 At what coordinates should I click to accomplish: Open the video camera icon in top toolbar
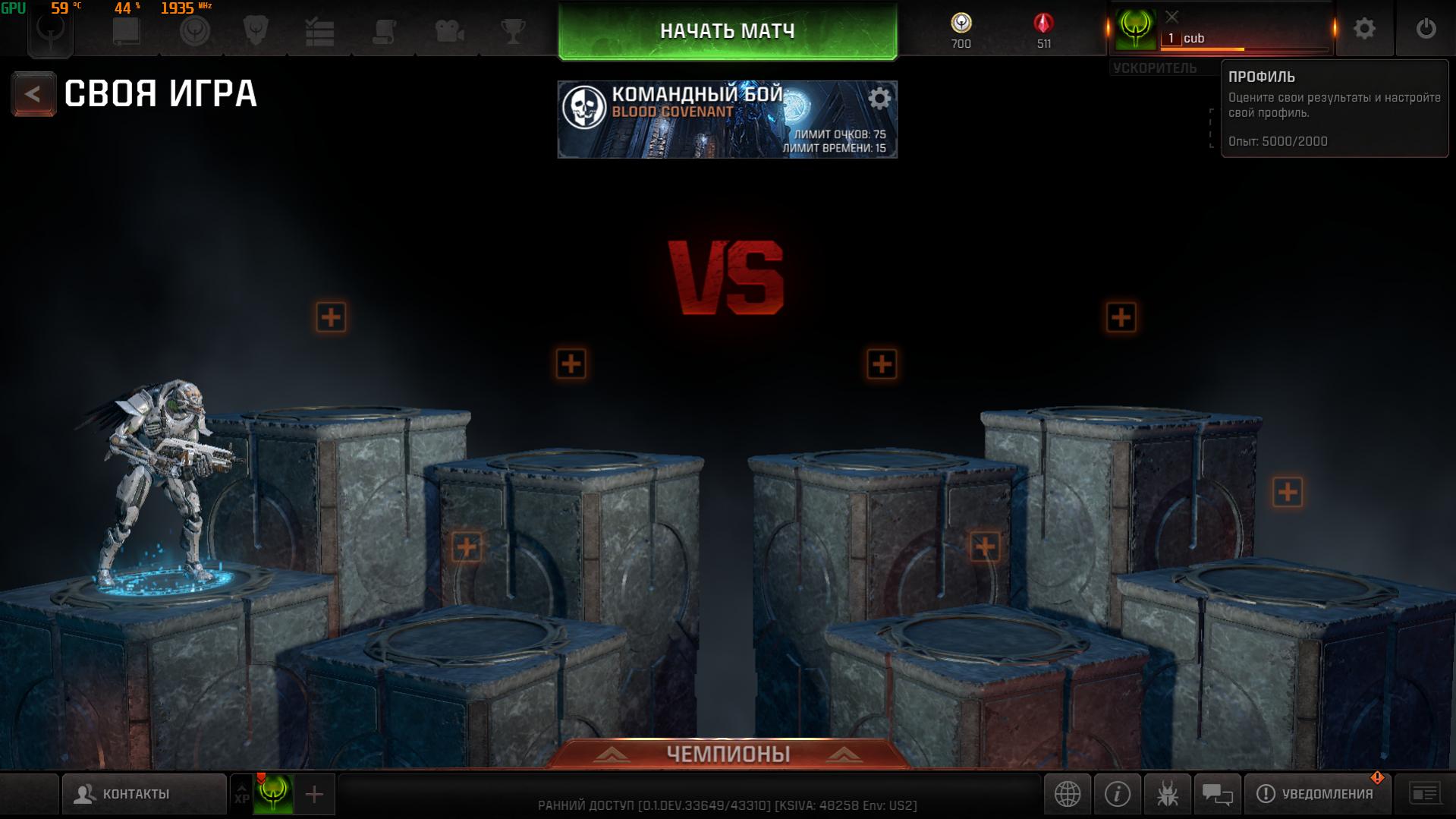coord(449,31)
